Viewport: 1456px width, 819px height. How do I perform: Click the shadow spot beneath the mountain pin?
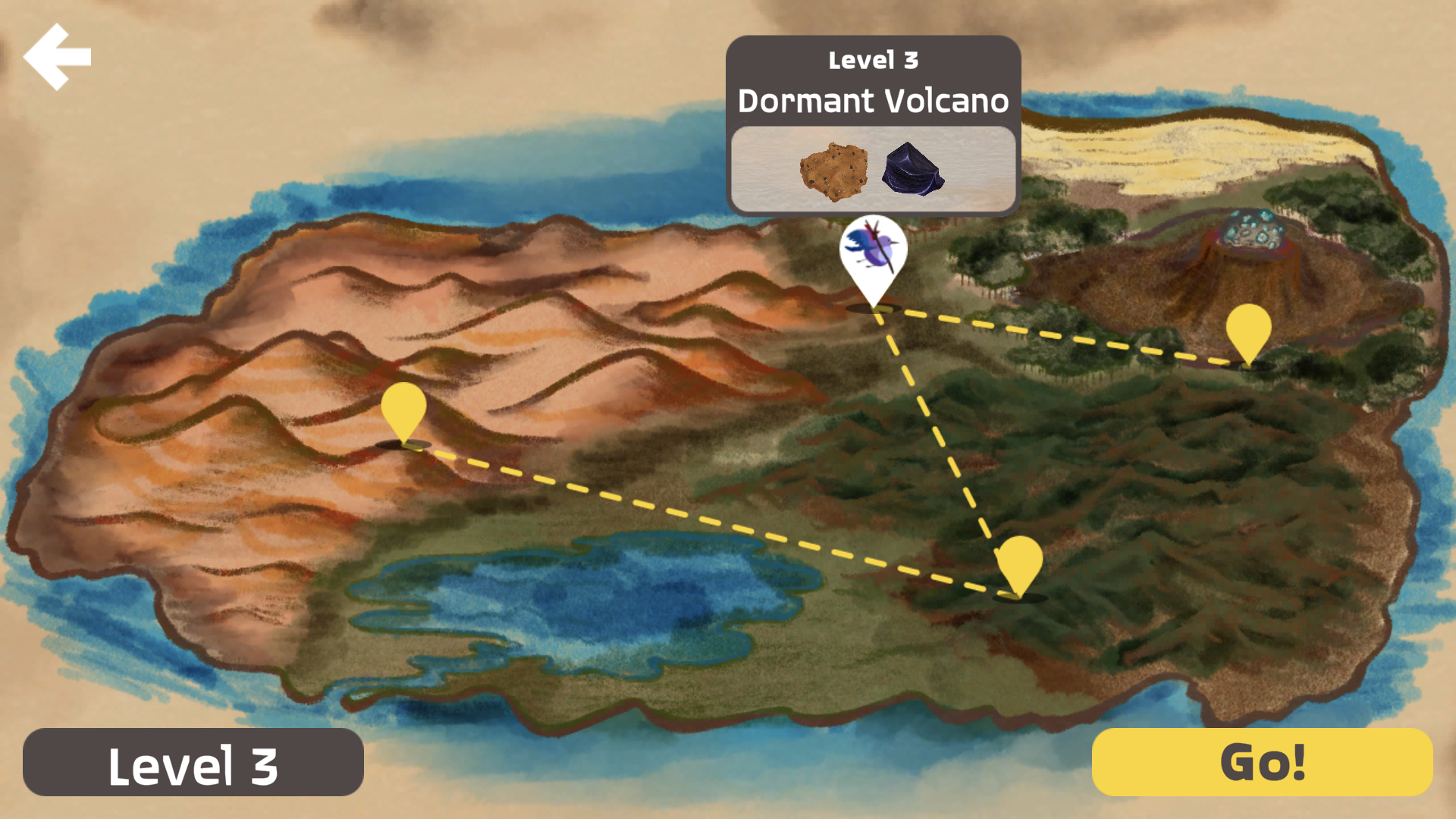pyautogui.click(x=404, y=444)
